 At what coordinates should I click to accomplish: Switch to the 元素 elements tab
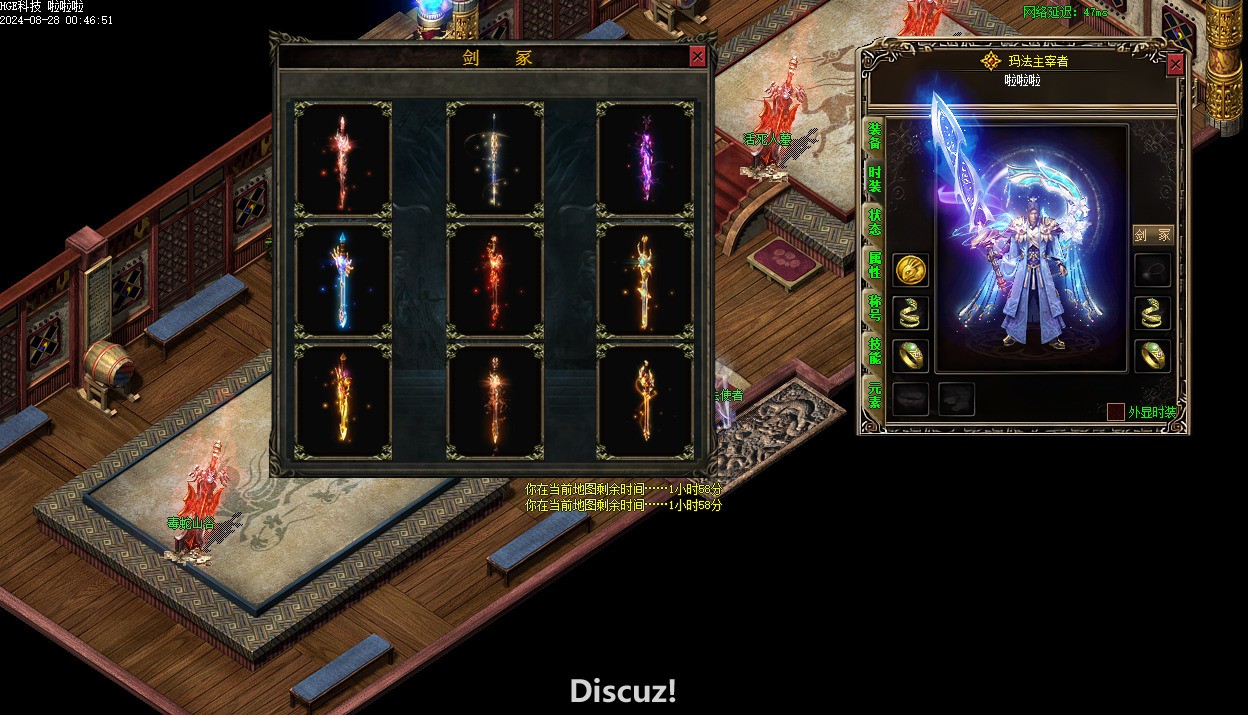coord(874,392)
